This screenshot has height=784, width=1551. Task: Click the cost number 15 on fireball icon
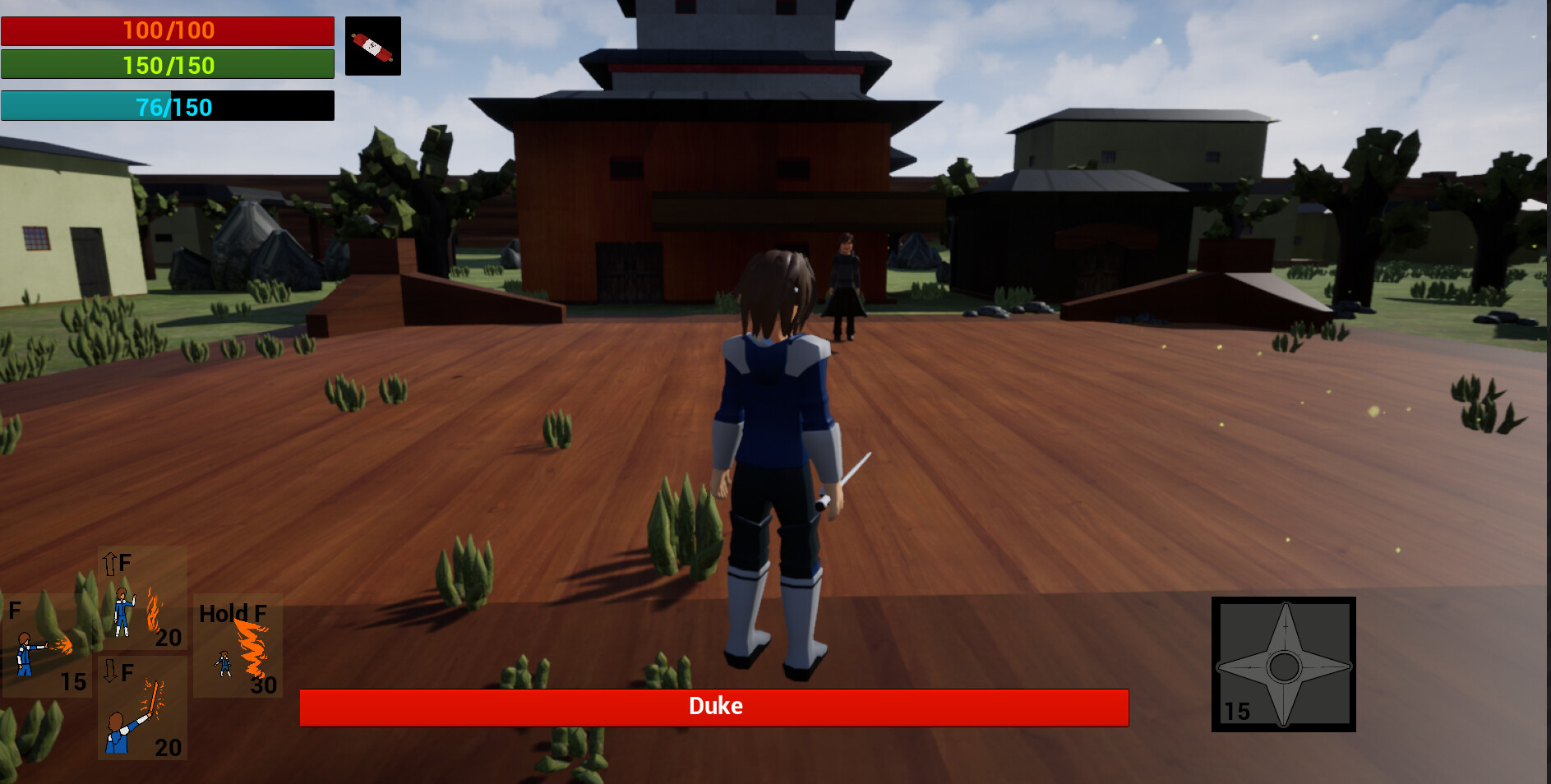pyautogui.click(x=73, y=681)
